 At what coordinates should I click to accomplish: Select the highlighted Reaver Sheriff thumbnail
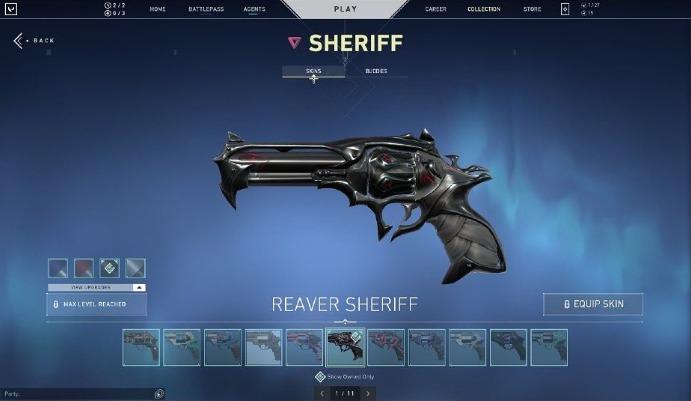[x=345, y=347]
